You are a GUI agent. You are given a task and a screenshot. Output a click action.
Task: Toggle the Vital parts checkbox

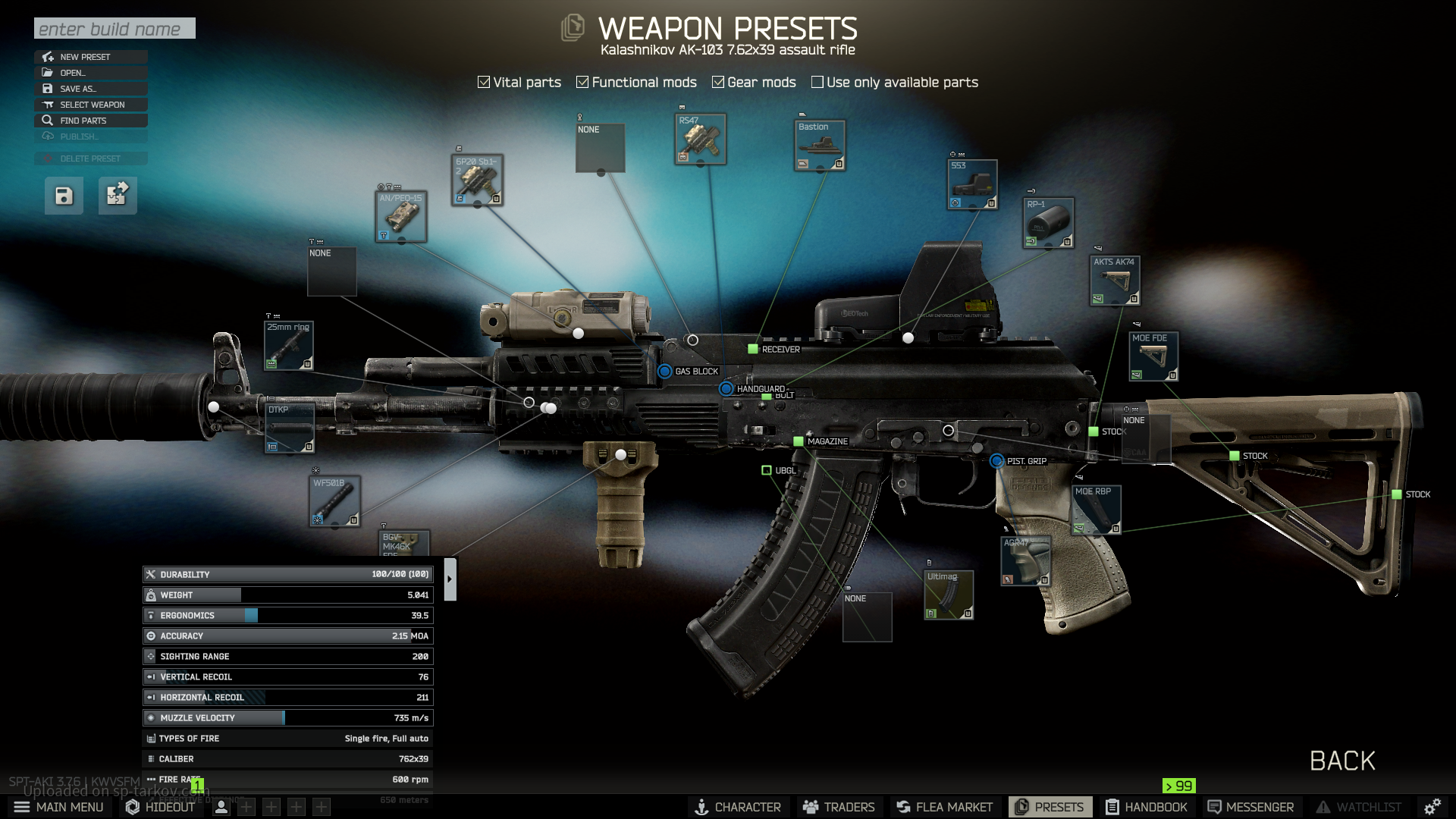pos(484,82)
